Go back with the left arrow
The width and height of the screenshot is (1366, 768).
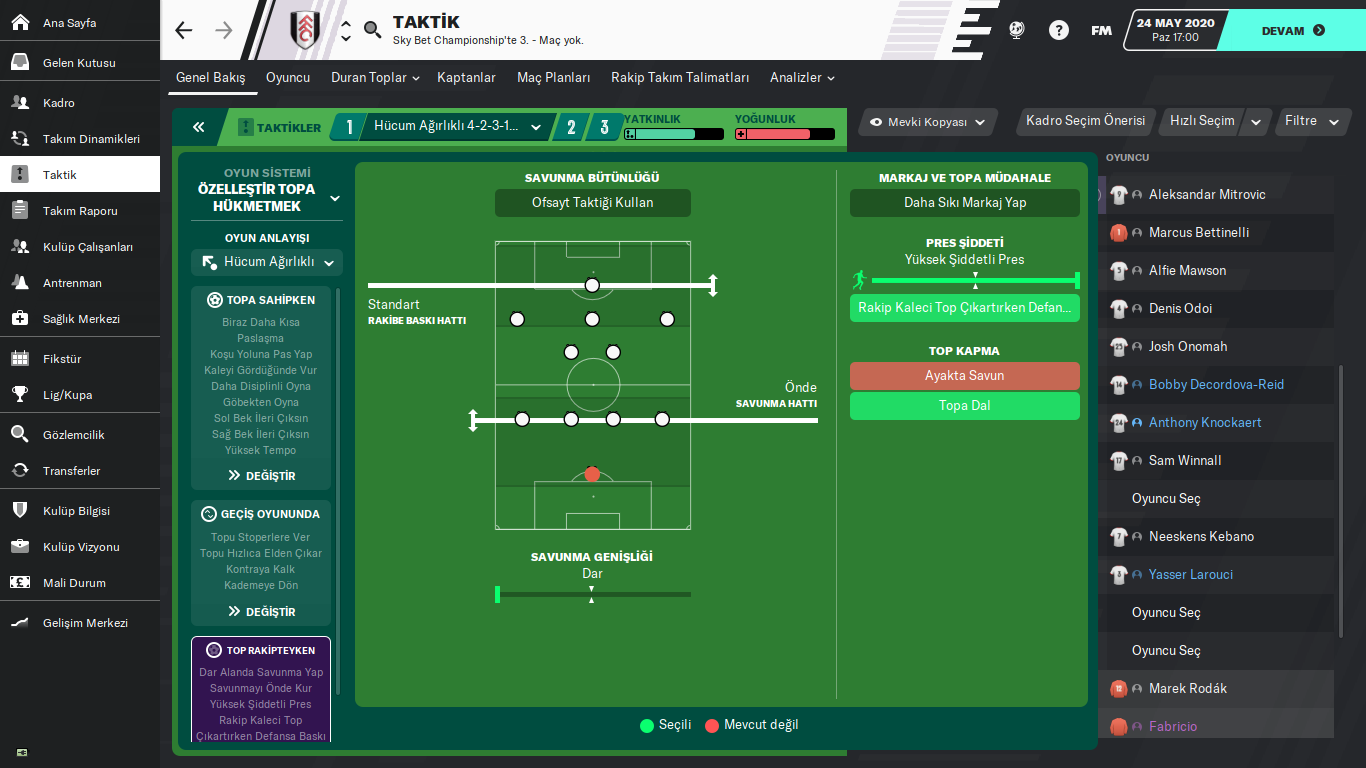(x=184, y=31)
